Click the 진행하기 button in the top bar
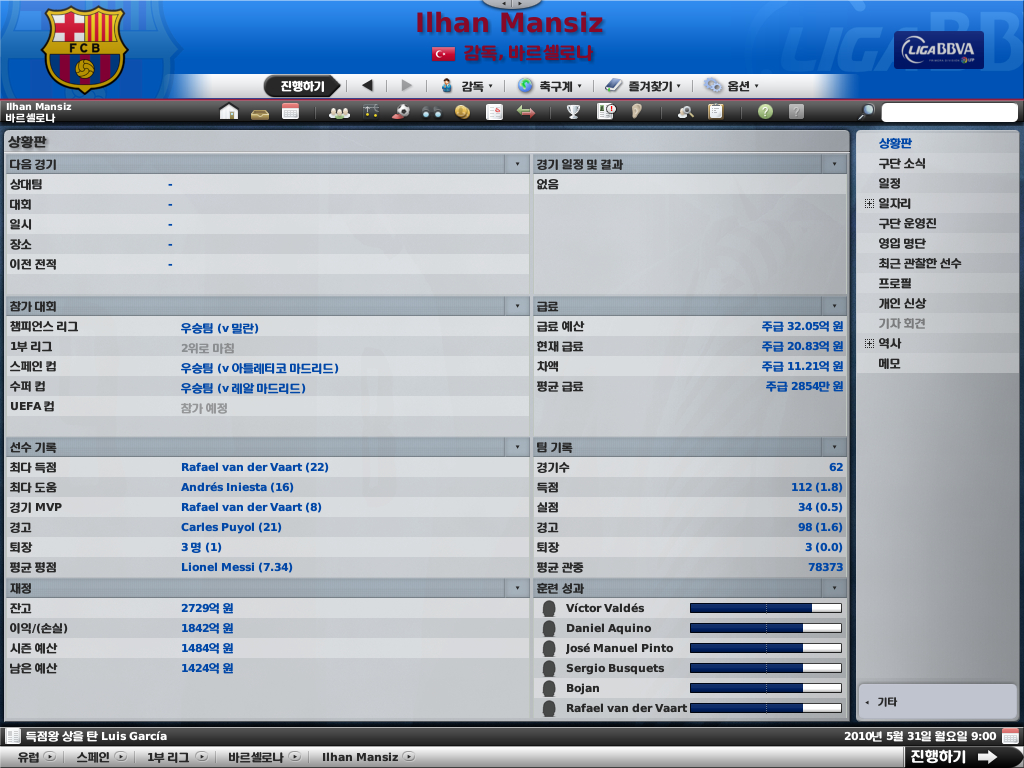Screen dimensions: 1024x768 [x=302, y=86]
